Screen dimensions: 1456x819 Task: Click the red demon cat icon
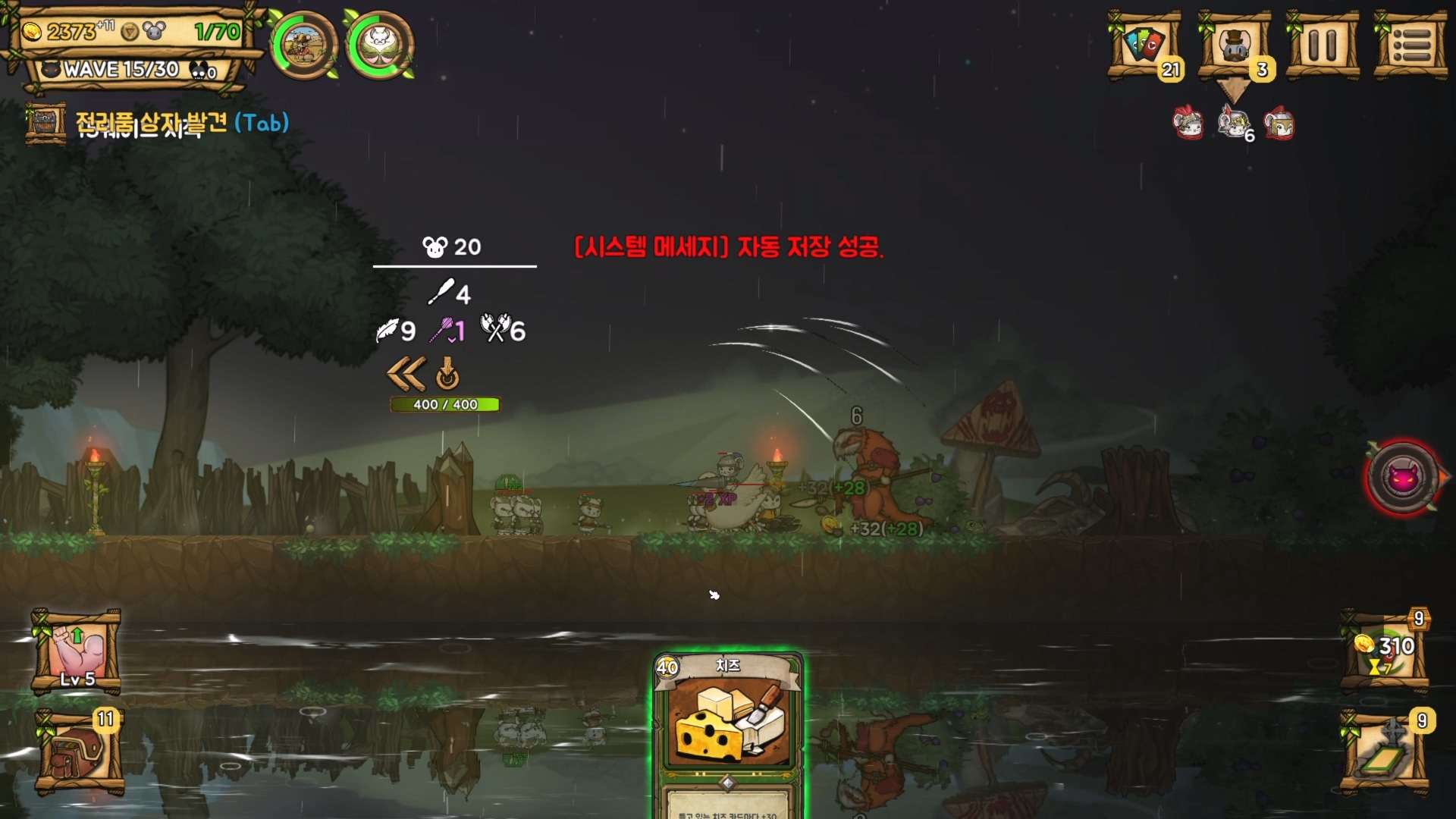1403,478
